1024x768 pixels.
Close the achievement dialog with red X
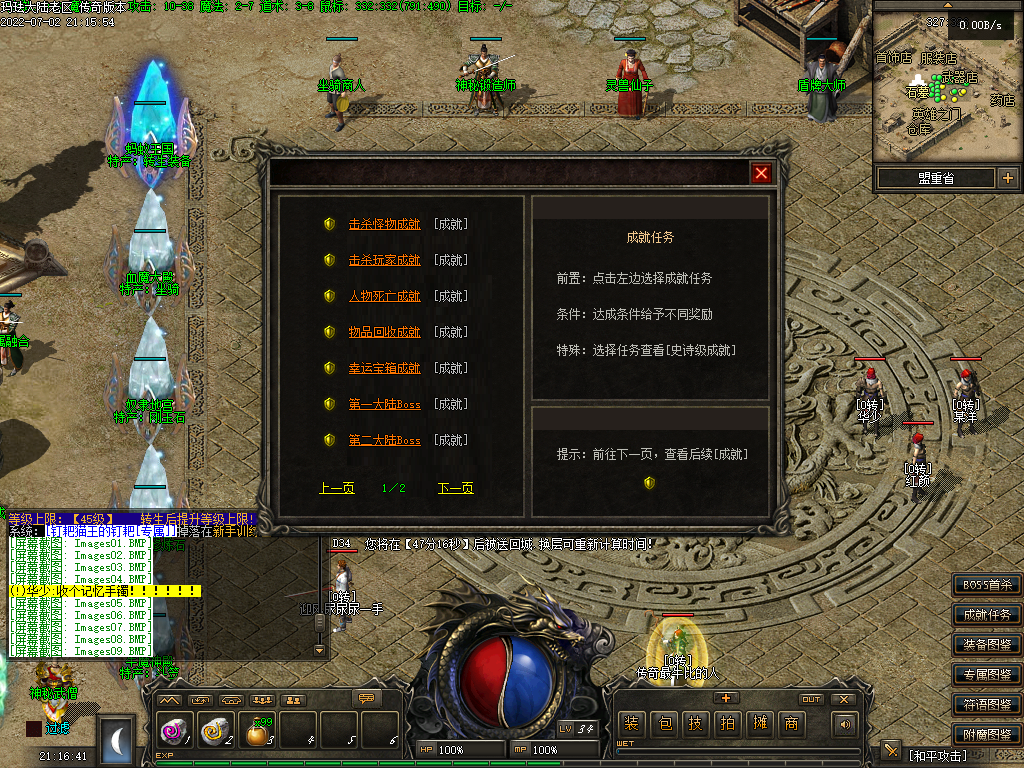click(762, 174)
